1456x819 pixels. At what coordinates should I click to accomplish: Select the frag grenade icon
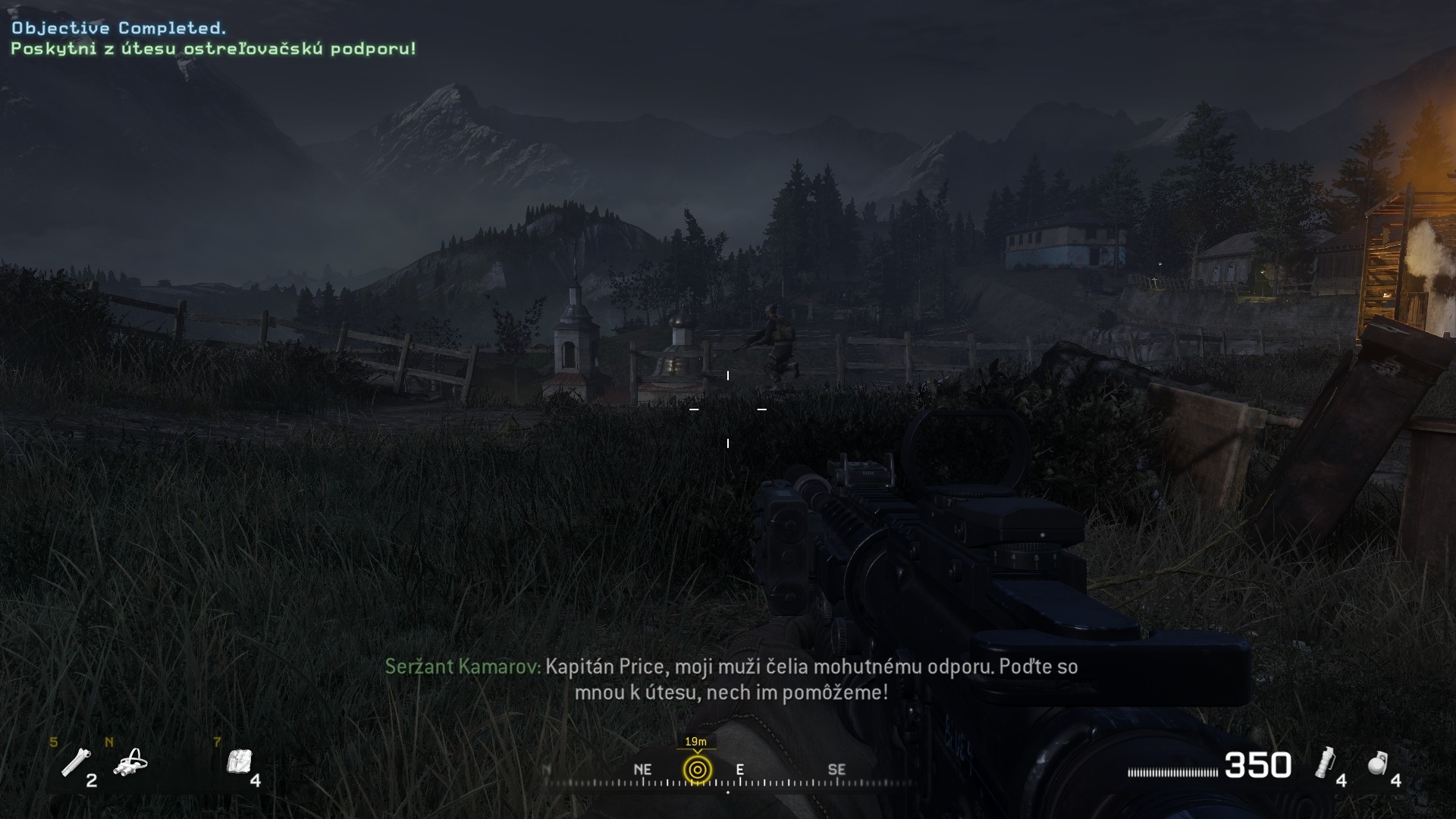(1378, 764)
